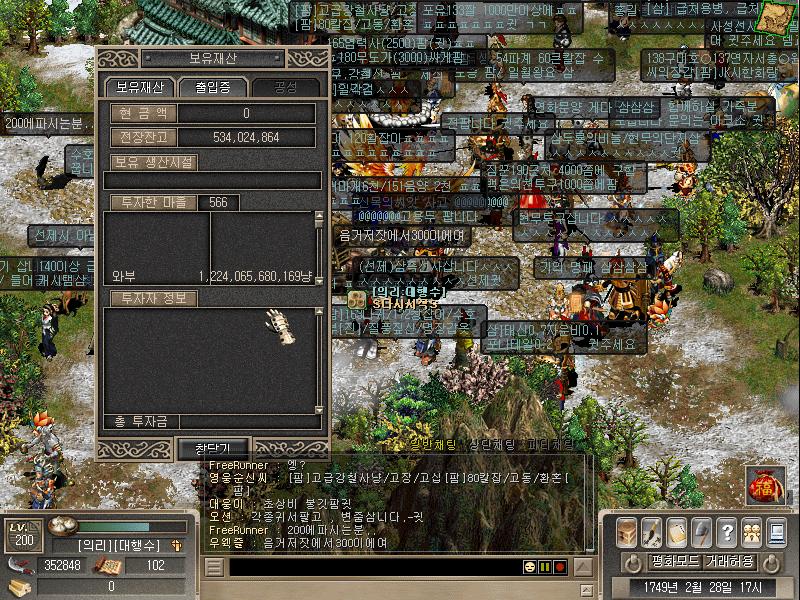Image resolution: width=800 pixels, height=600 pixels.
Task: Click the computer system menu icon
Action: click(x=776, y=532)
